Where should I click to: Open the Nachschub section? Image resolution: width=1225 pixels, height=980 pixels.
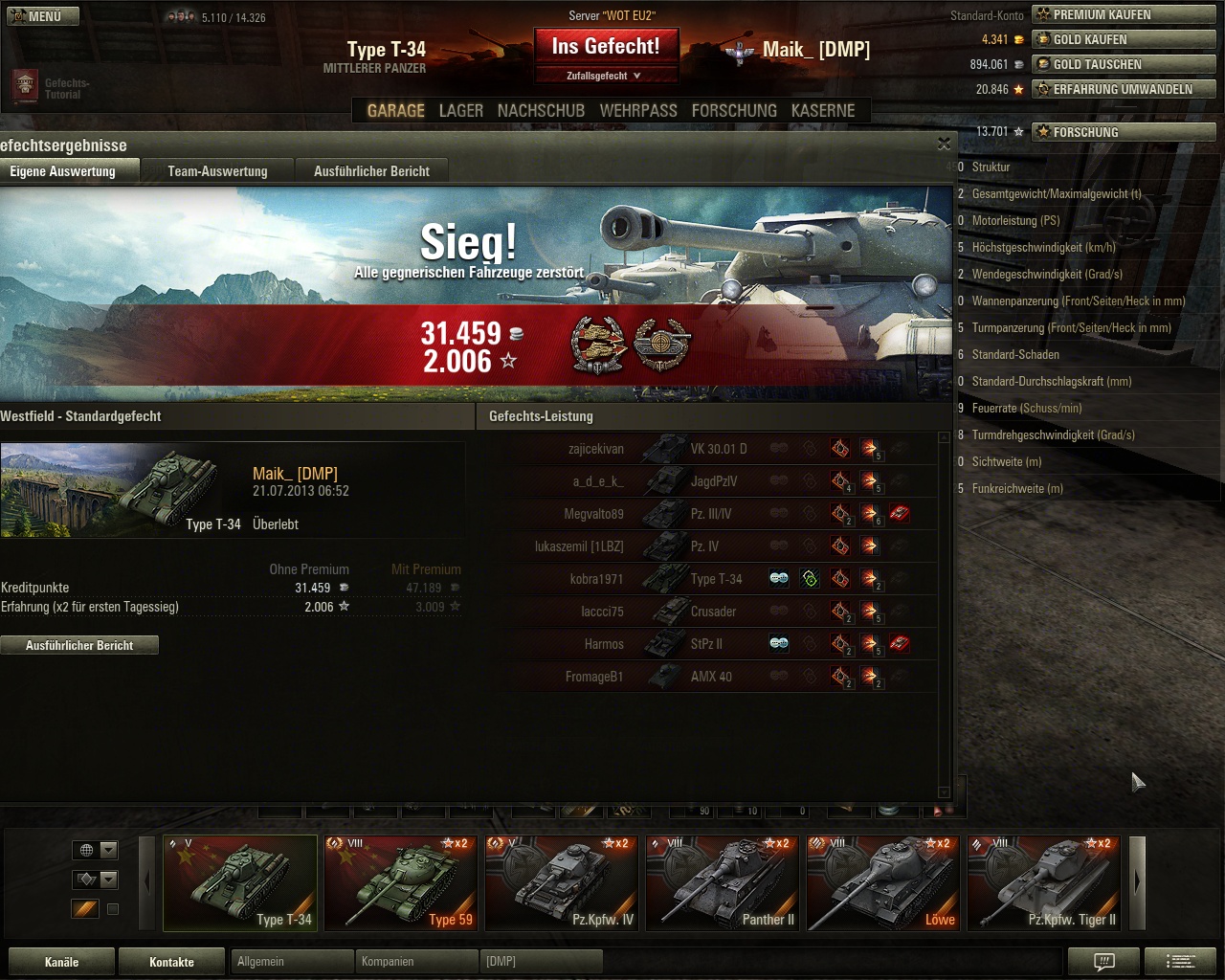click(x=541, y=111)
